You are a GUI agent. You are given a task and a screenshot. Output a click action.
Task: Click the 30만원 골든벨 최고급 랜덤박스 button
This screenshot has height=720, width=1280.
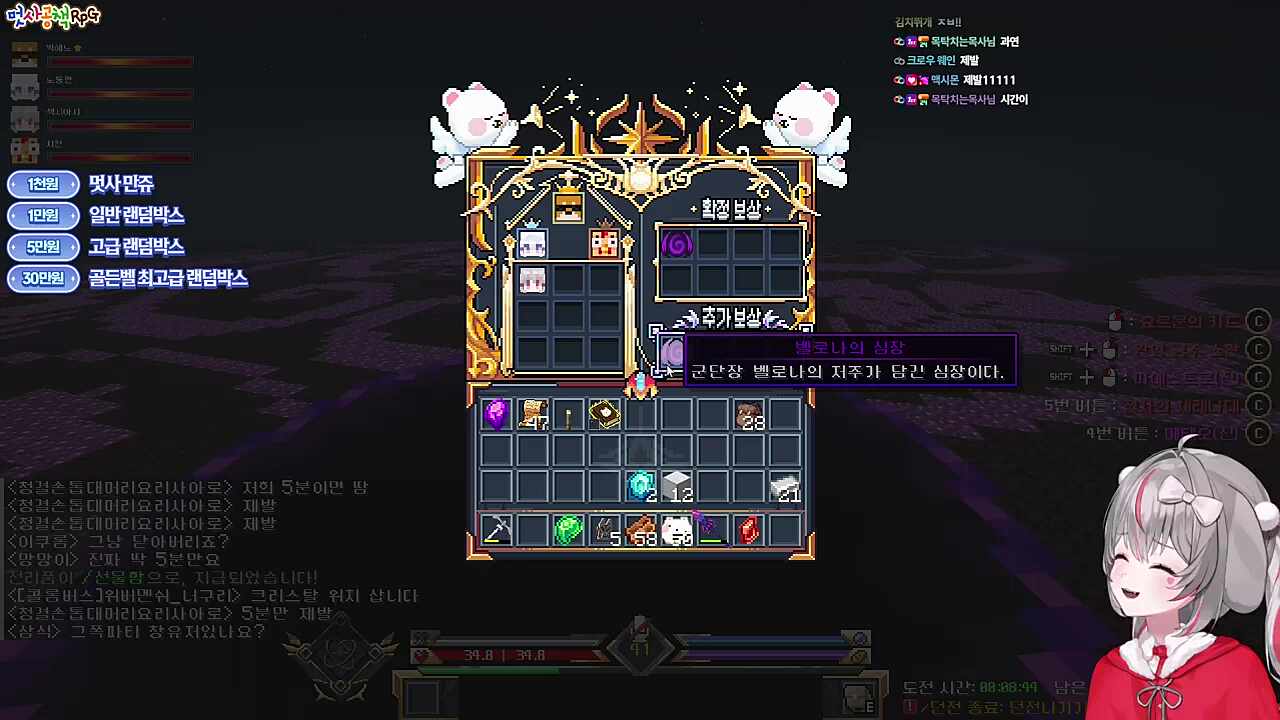42,279
